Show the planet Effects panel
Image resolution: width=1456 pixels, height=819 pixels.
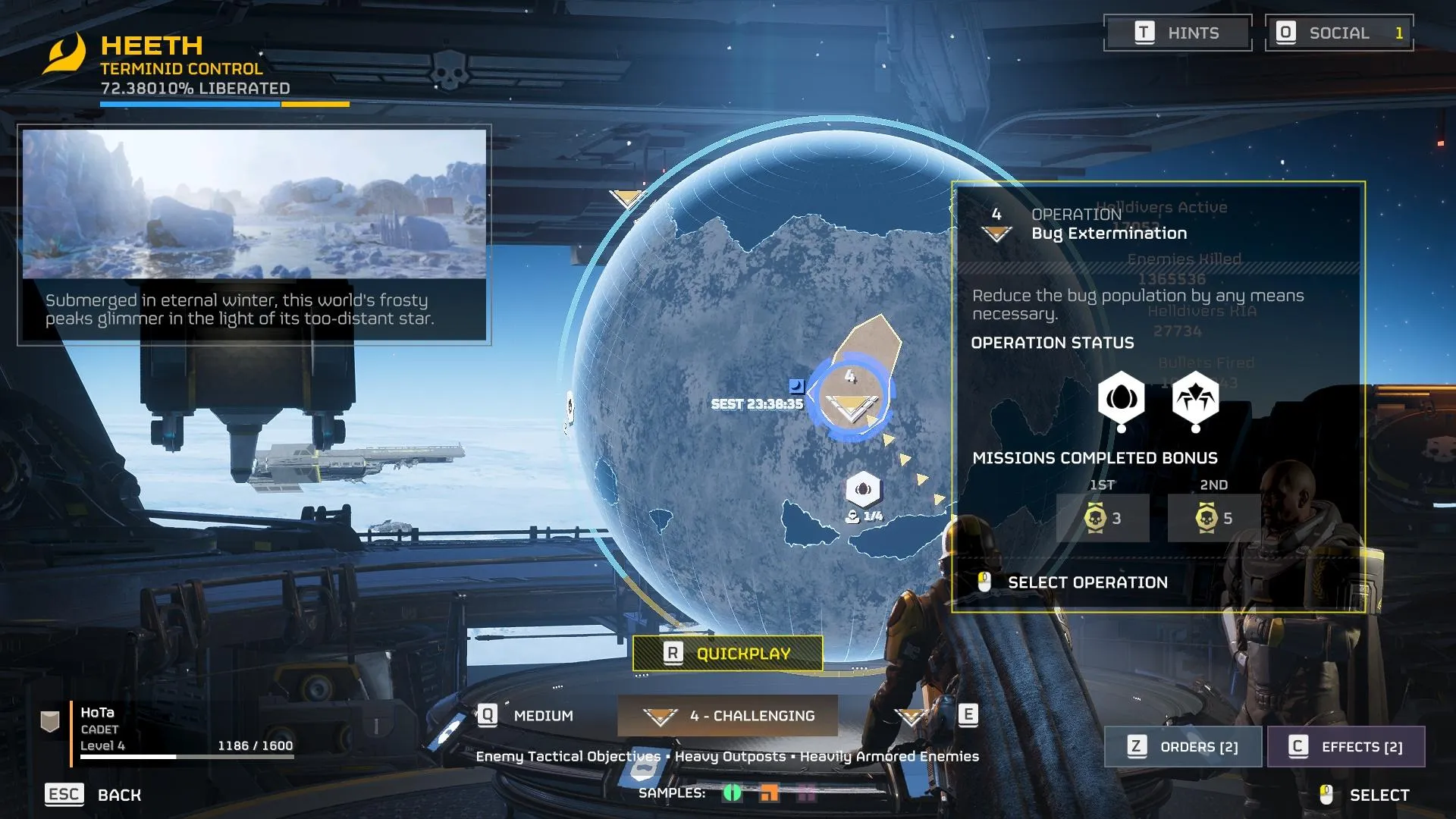coord(1345,747)
